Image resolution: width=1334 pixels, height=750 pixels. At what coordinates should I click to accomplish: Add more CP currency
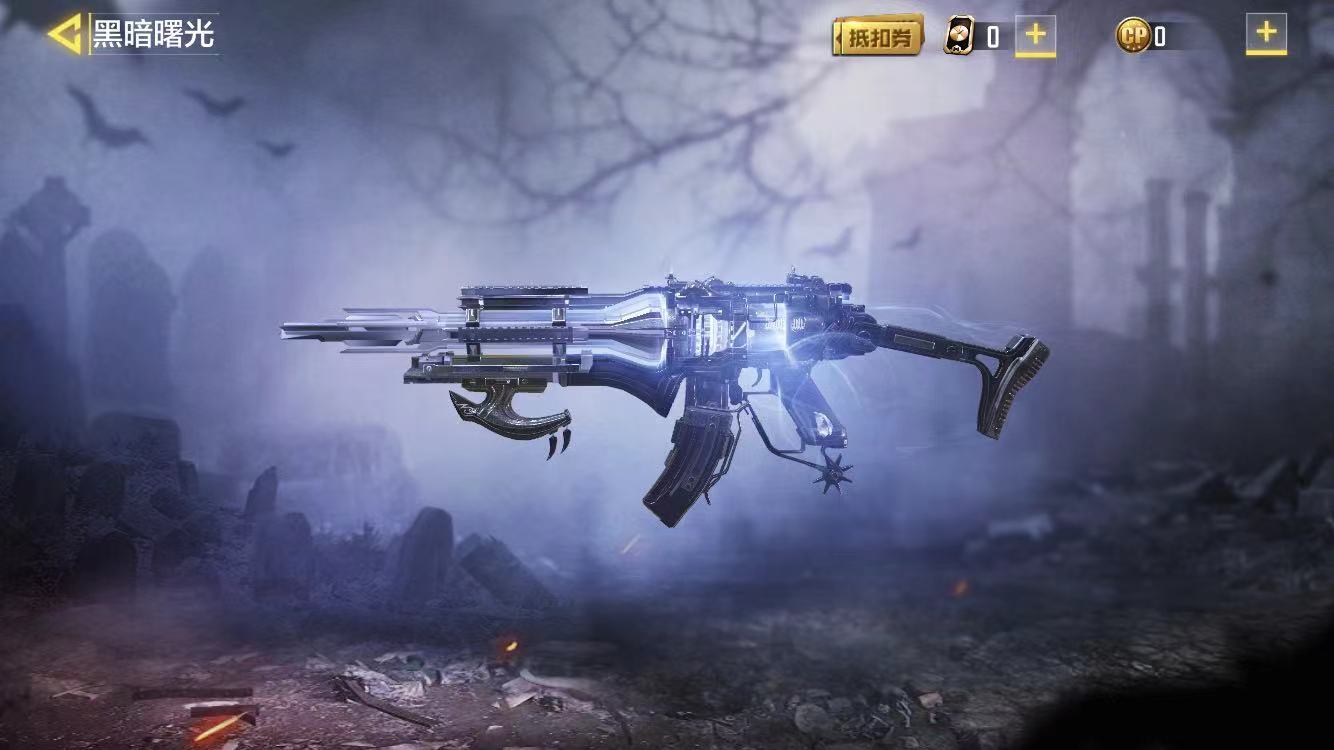(1265, 34)
